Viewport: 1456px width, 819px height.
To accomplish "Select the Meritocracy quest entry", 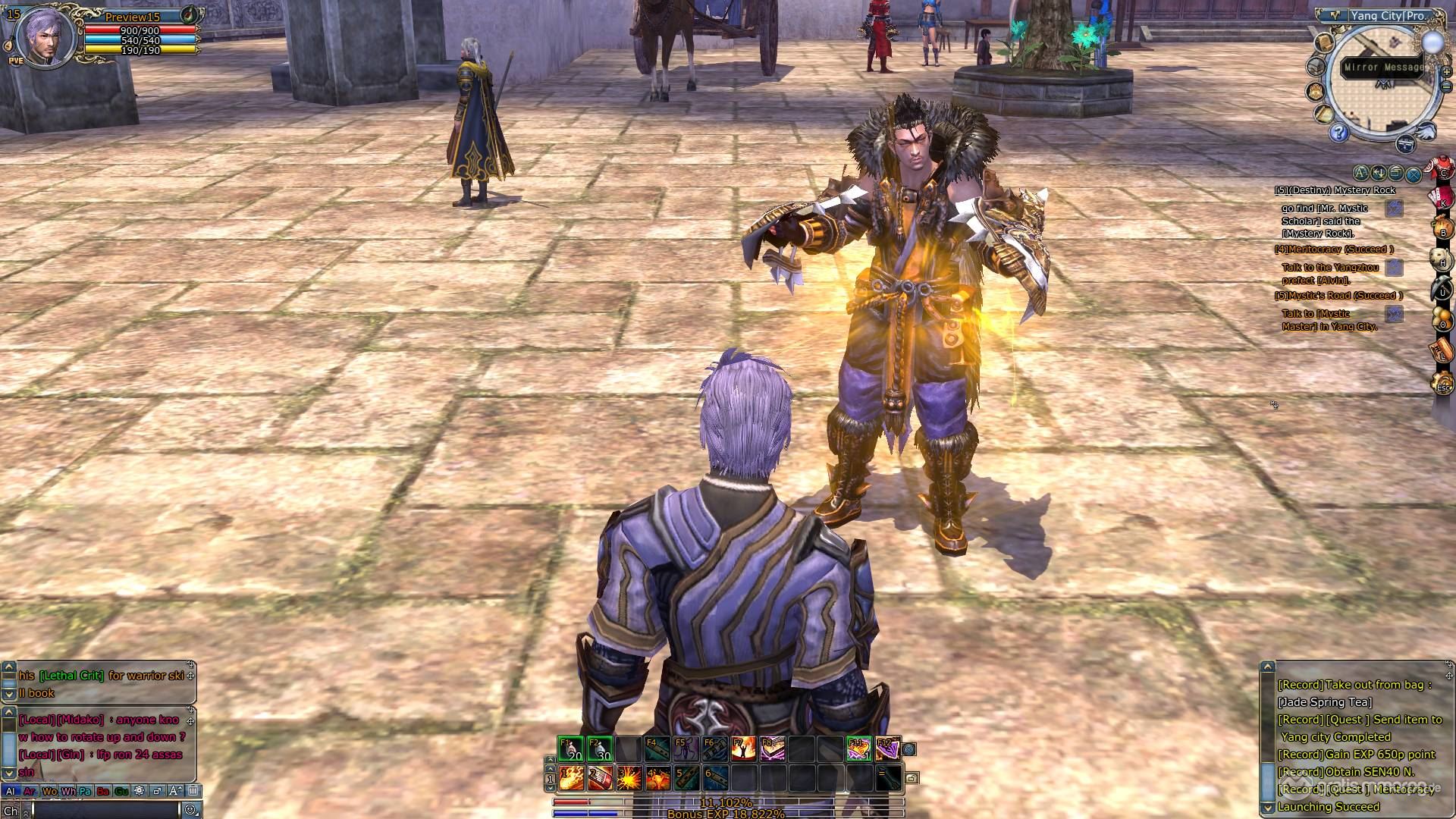I will tap(1334, 249).
